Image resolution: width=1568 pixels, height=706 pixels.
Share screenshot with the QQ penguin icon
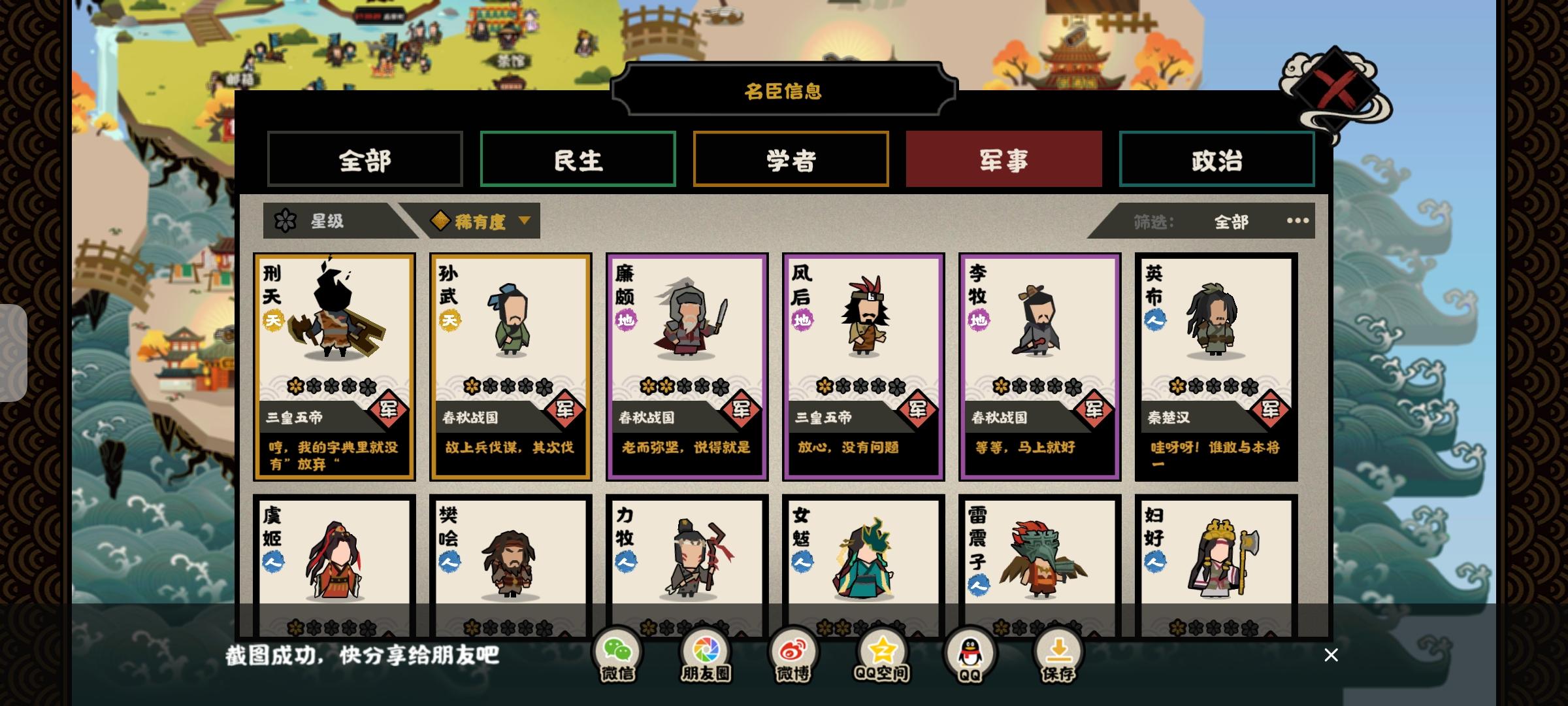pos(970,651)
